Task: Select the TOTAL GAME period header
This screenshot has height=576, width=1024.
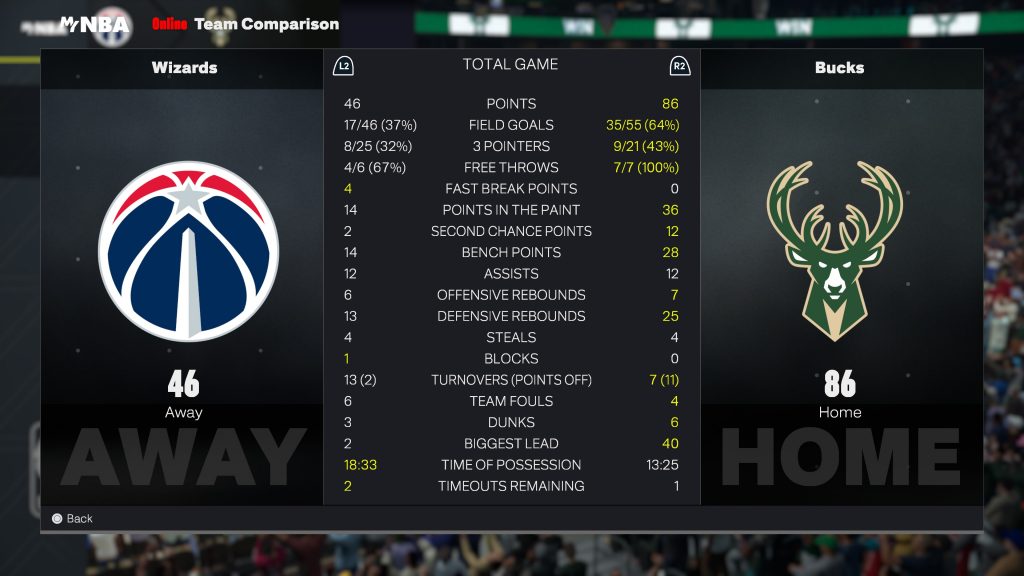Action: click(x=510, y=65)
